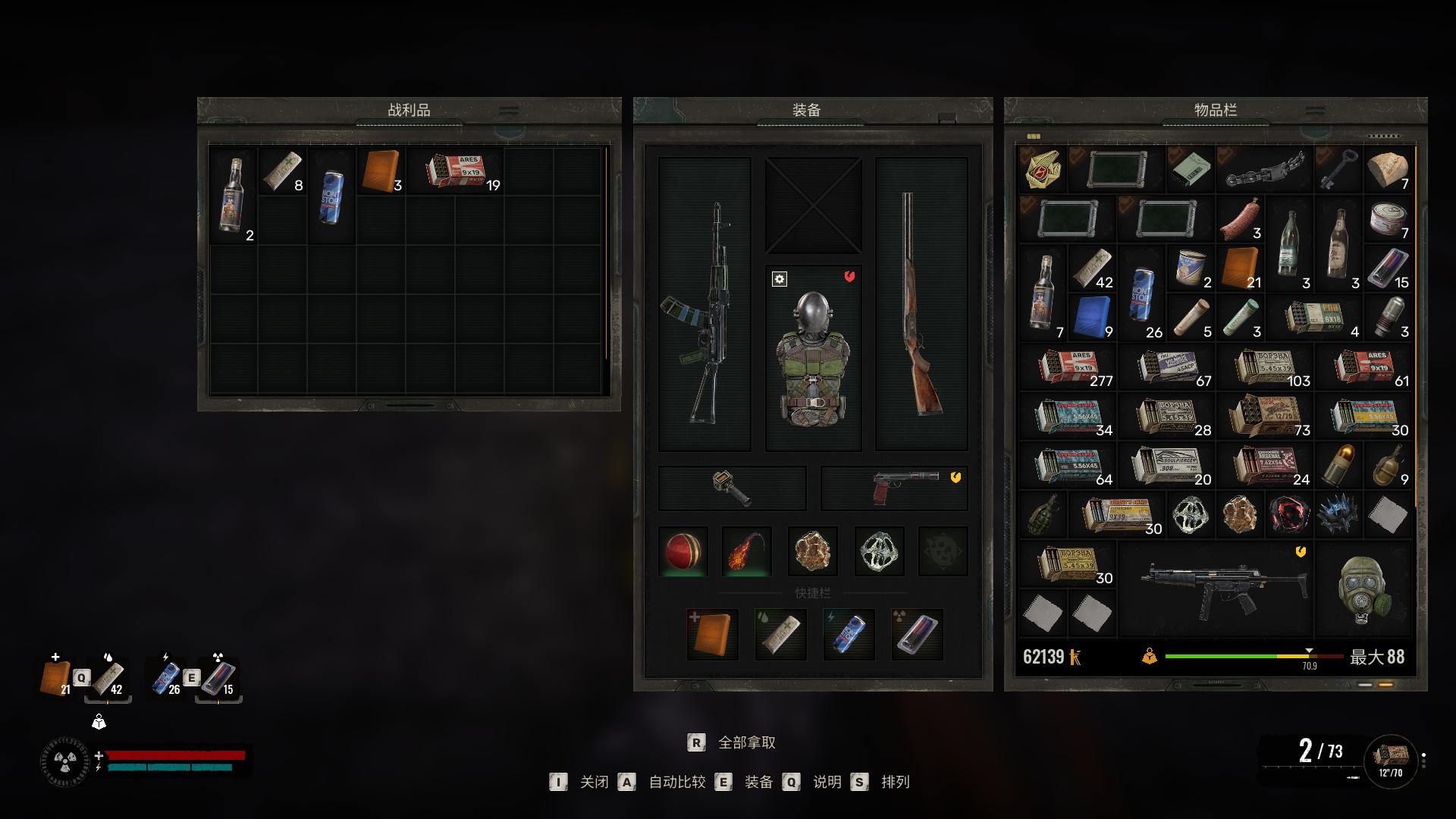This screenshot has height=819, width=1456.
Task: Select the .308 Soulpiercer ammo box
Action: [x=1166, y=465]
